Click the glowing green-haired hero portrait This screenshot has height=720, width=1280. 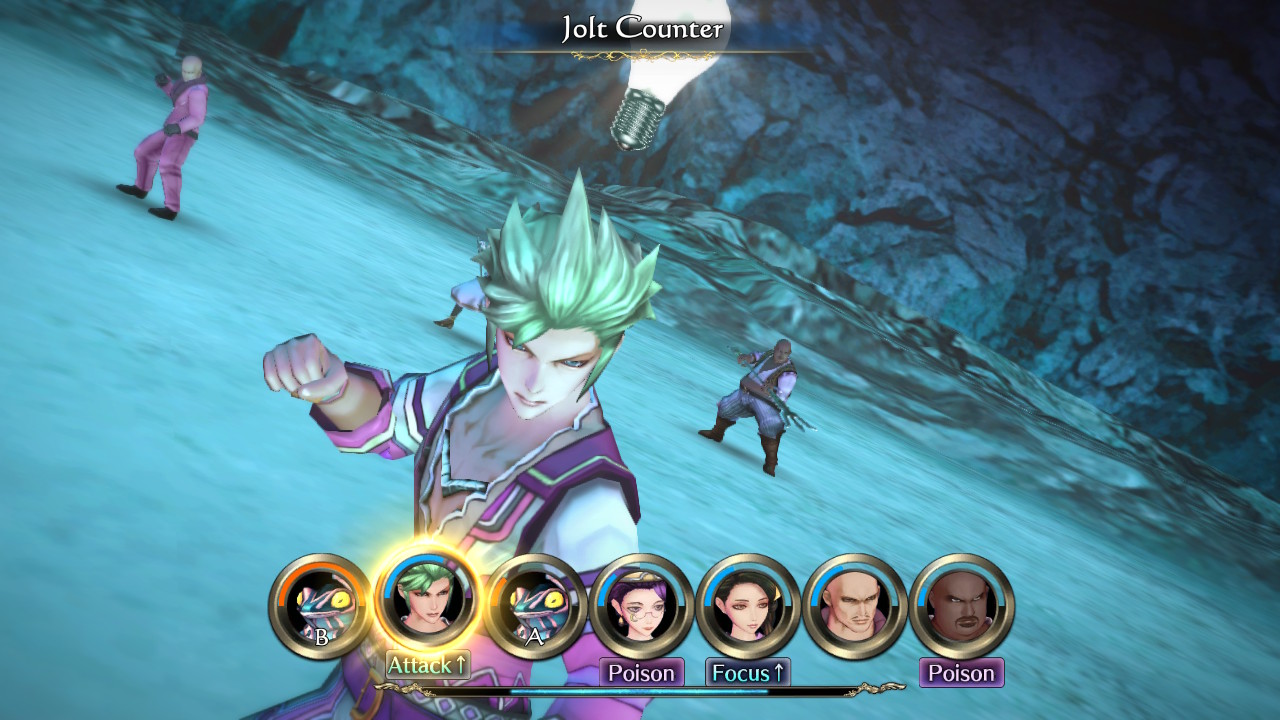(428, 602)
